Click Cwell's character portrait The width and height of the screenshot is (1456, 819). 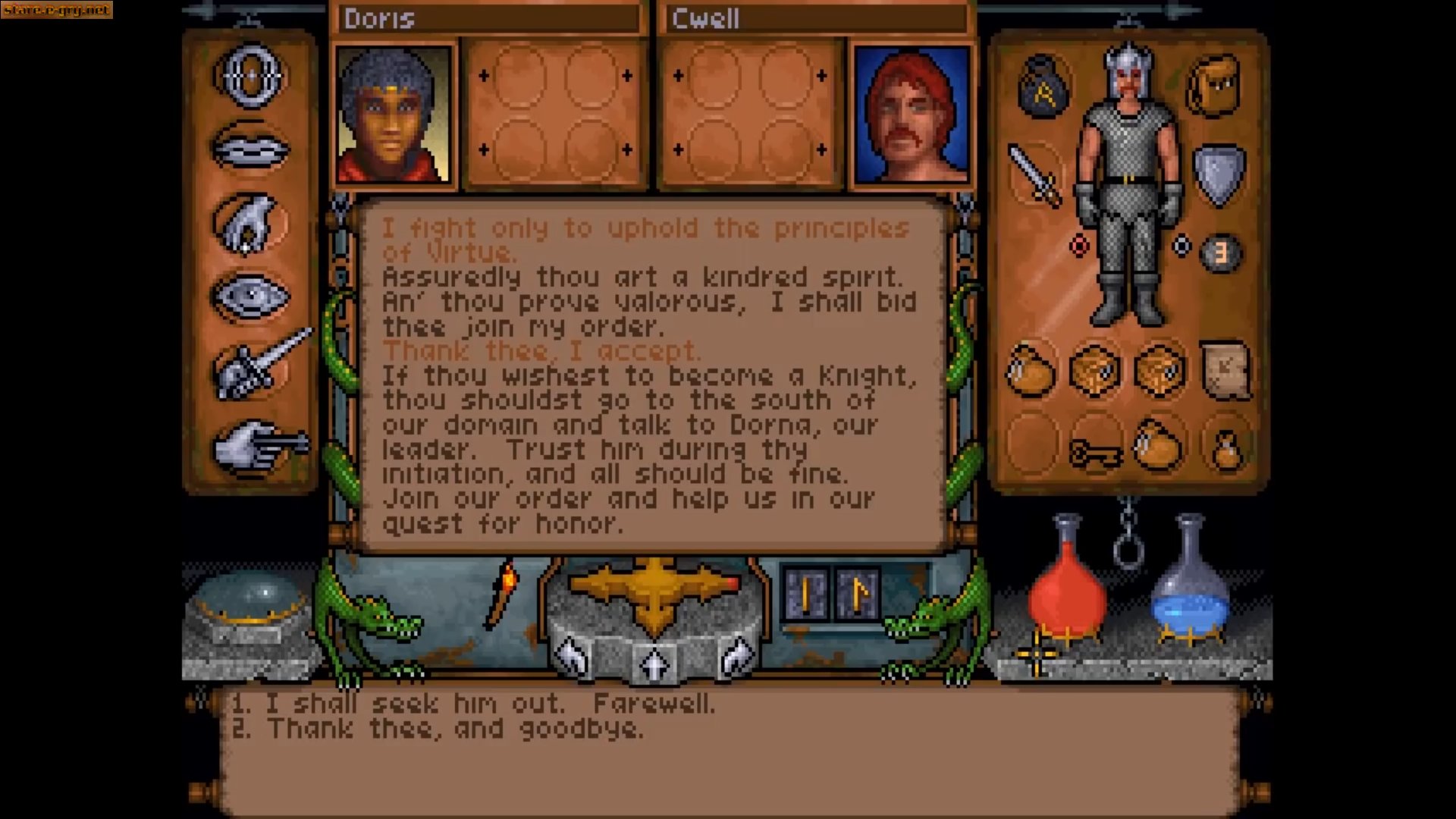click(913, 114)
